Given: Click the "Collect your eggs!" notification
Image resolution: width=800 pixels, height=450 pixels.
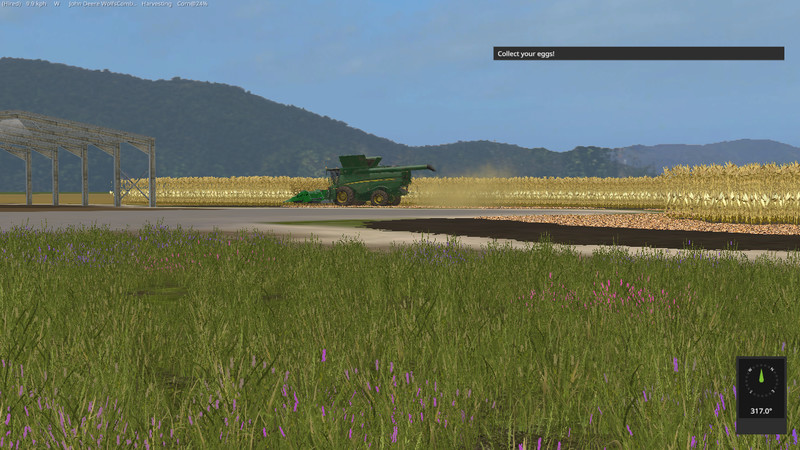Looking at the screenshot, I should tap(638, 53).
